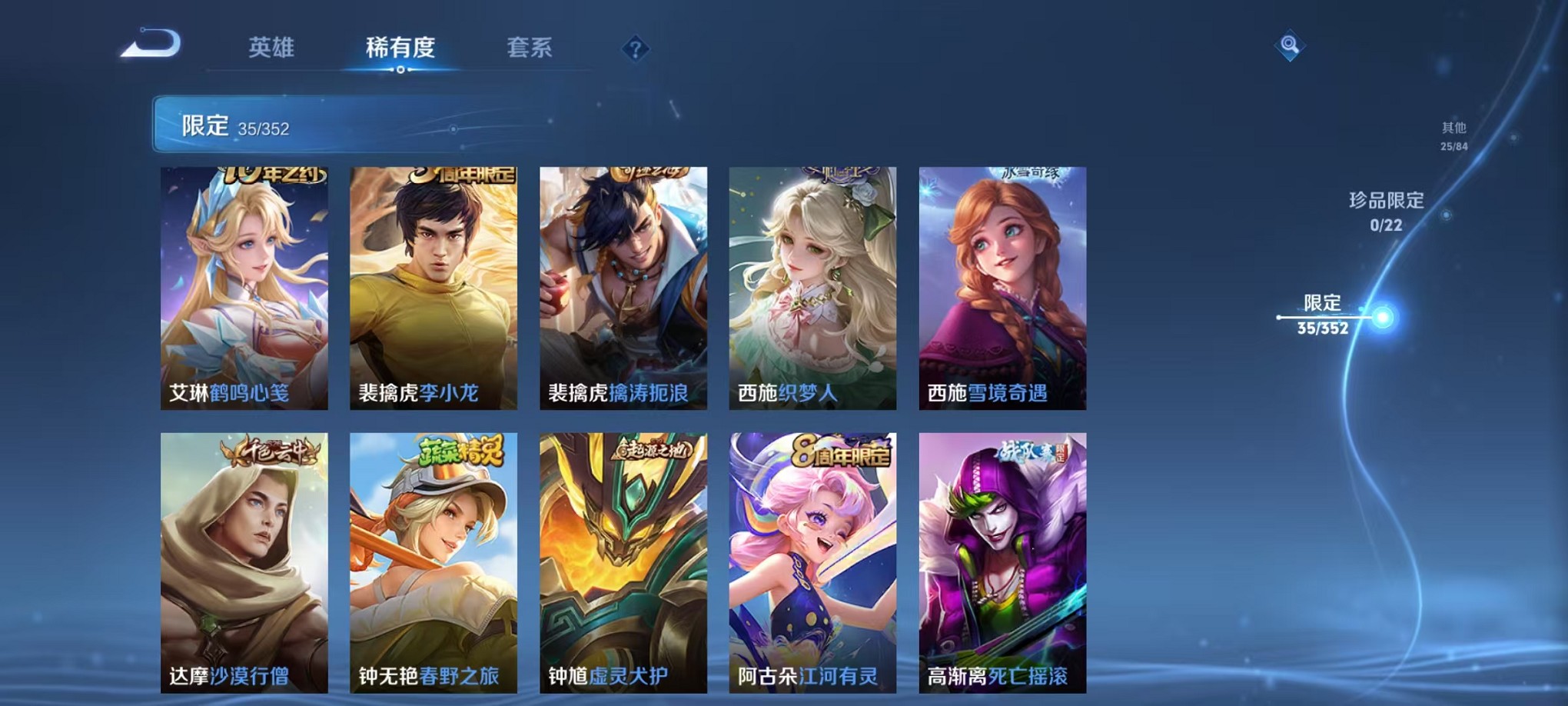Switch to the 英雄 tab
Image resolution: width=1568 pixels, height=706 pixels.
tap(273, 48)
